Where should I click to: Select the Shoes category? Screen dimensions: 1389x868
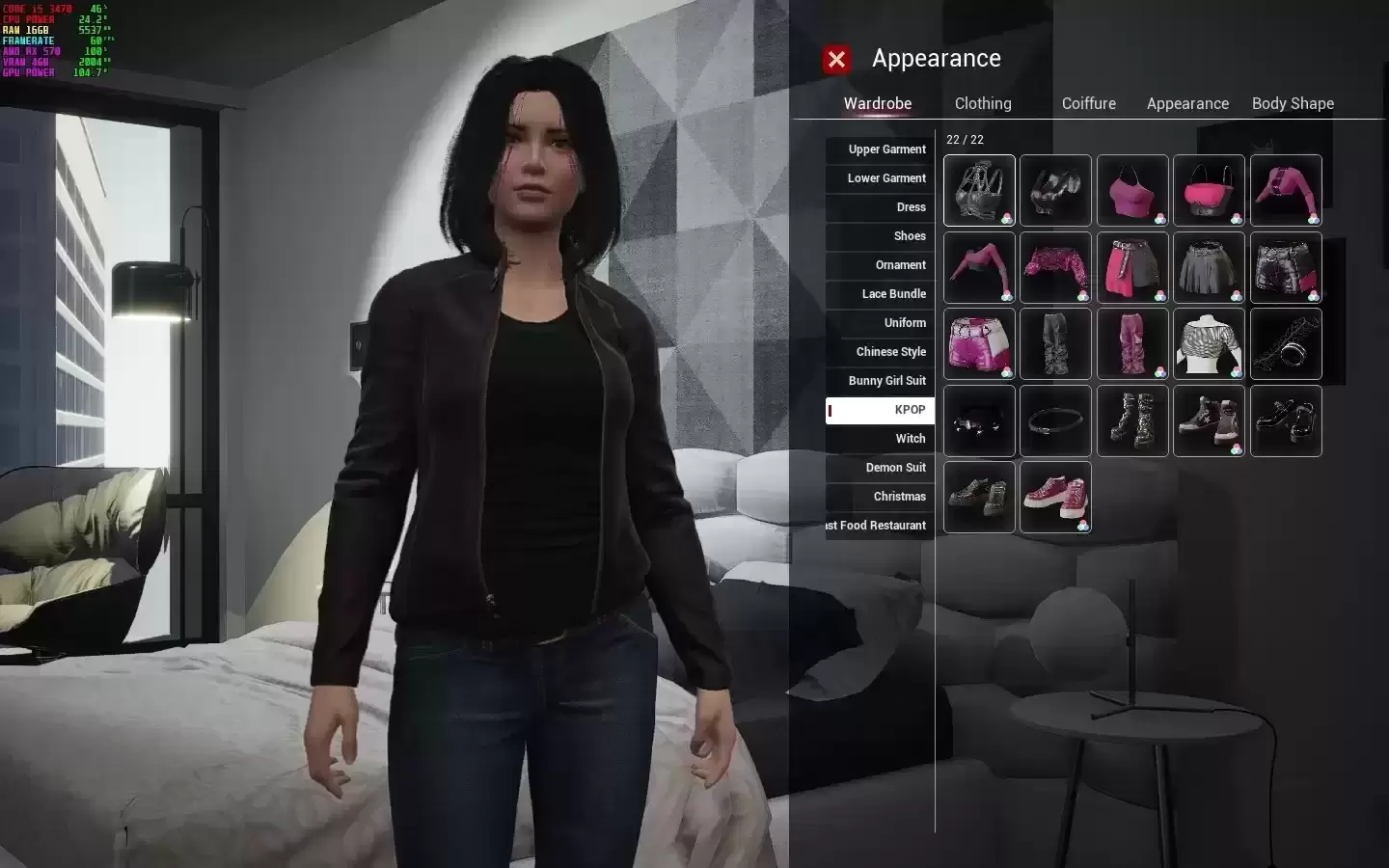[880, 236]
